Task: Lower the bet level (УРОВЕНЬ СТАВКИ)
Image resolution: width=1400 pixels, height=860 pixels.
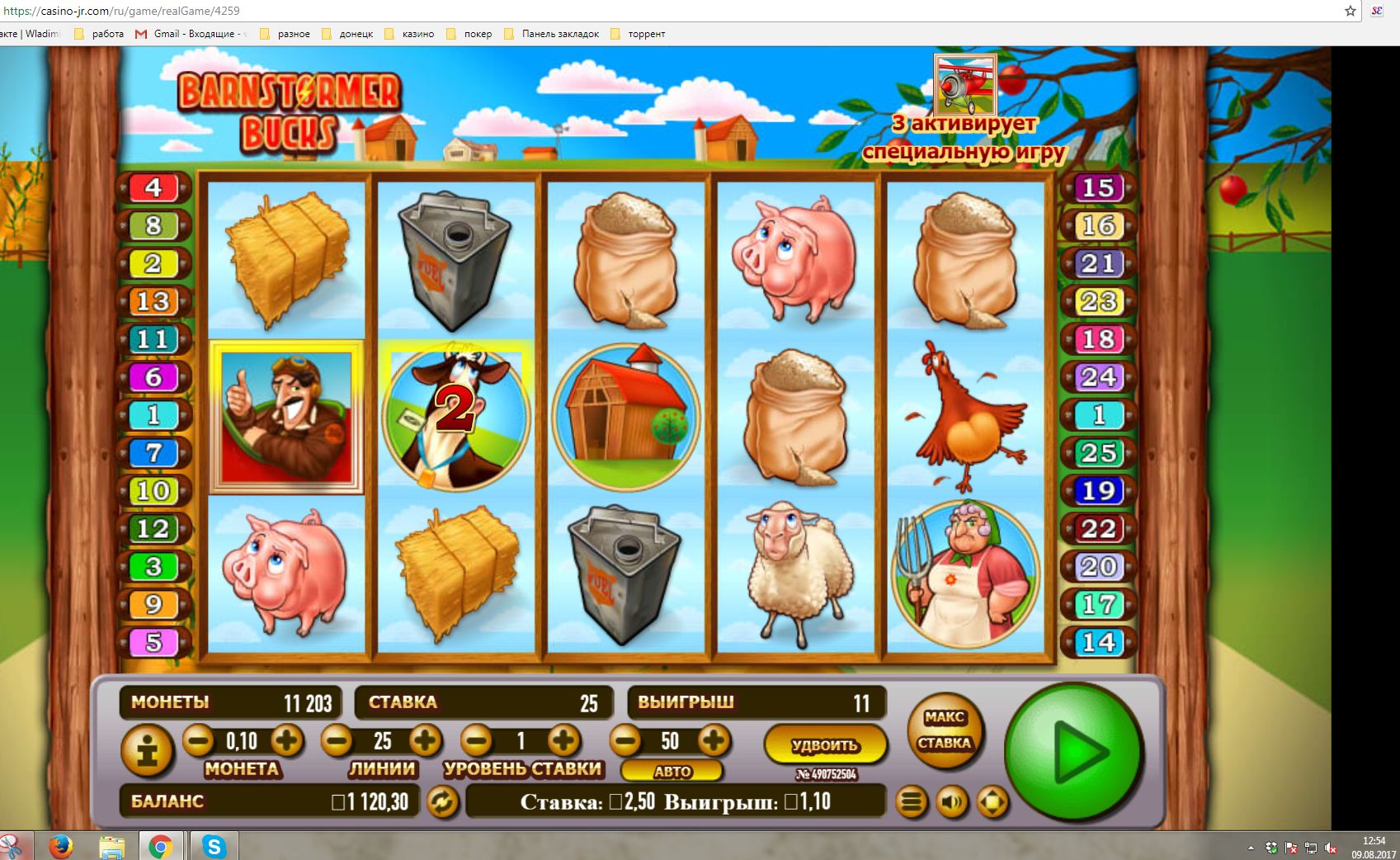Action: click(x=477, y=740)
